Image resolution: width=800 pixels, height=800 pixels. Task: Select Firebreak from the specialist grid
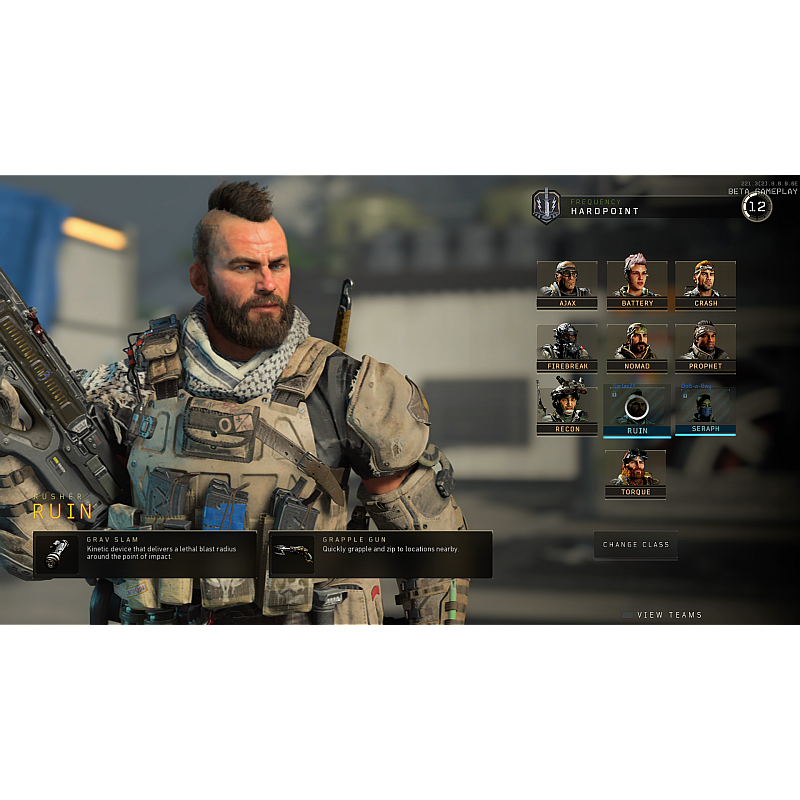[567, 348]
